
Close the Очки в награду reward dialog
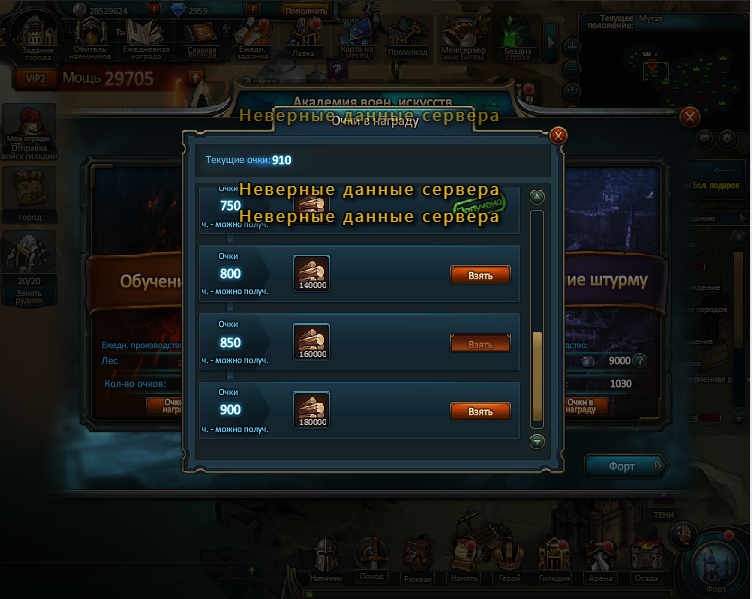558,135
